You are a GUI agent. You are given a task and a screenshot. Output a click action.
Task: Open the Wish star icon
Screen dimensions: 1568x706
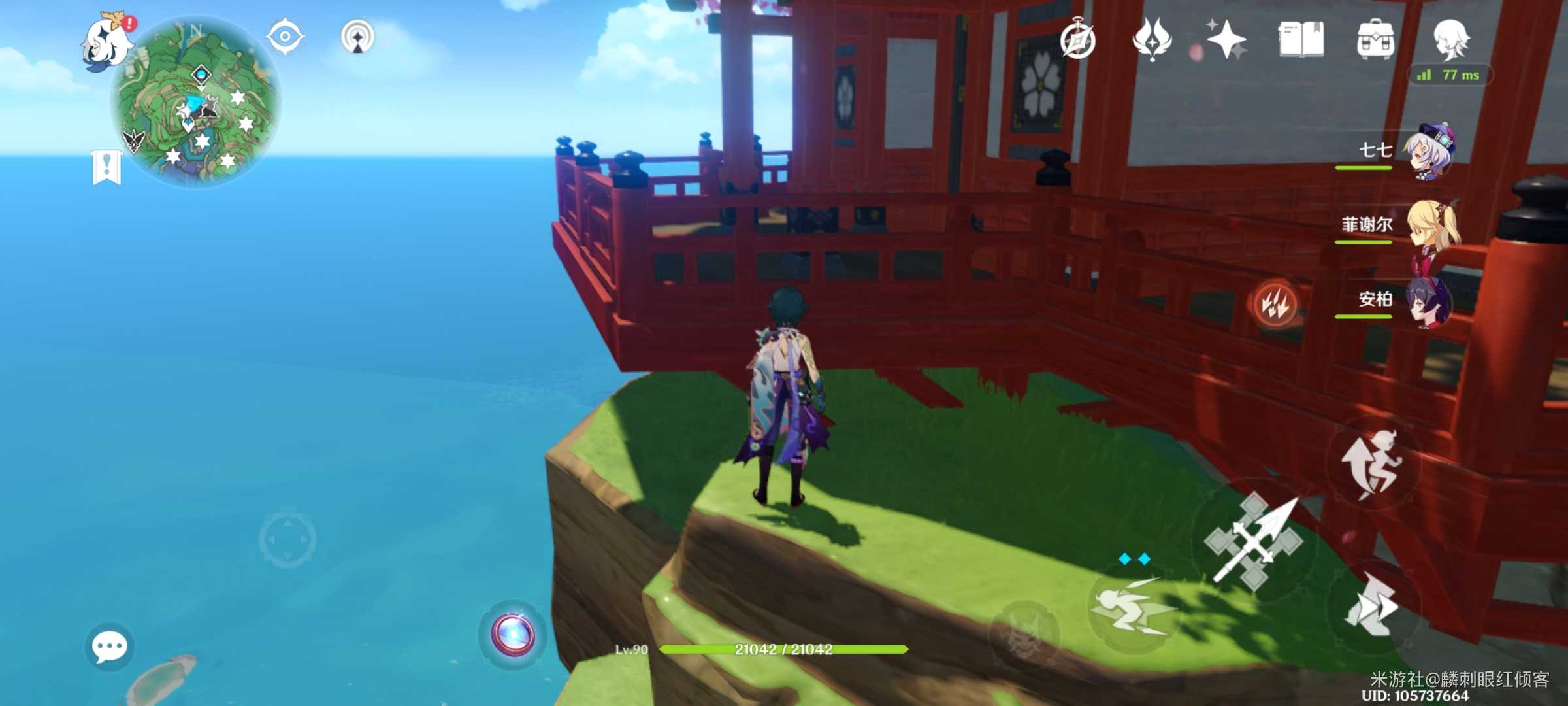(x=1226, y=39)
